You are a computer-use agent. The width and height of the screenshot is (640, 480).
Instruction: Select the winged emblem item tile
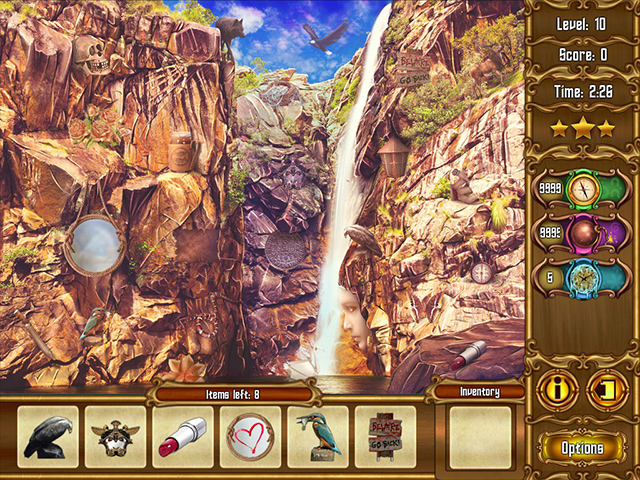pyautogui.click(x=114, y=437)
